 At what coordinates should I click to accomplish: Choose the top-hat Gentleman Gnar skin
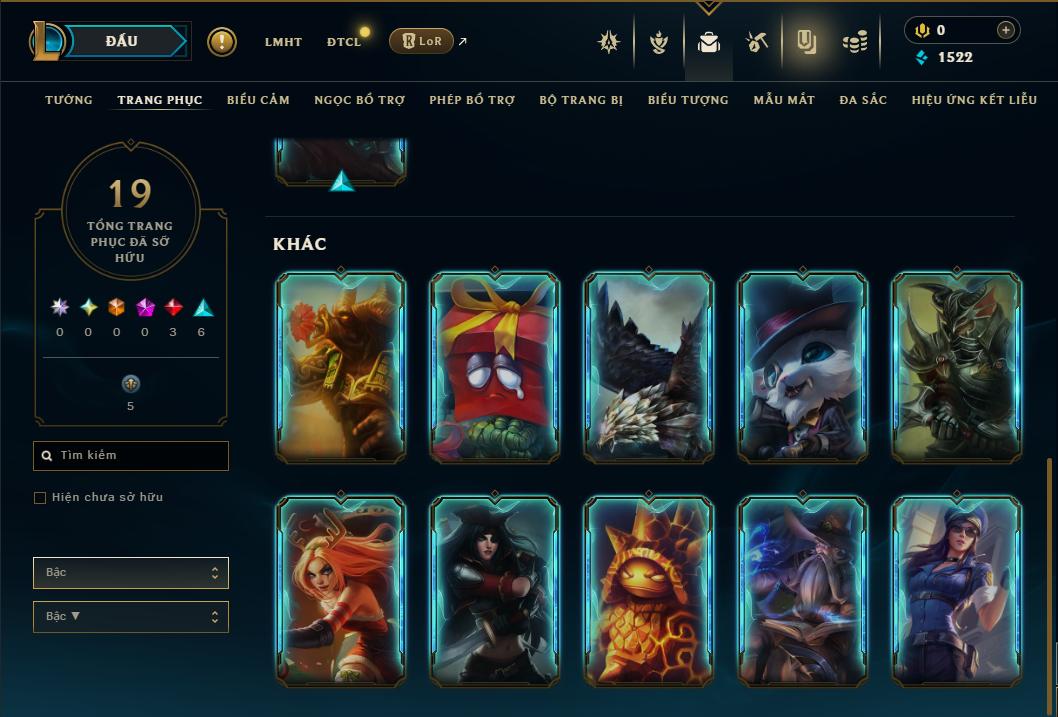802,367
